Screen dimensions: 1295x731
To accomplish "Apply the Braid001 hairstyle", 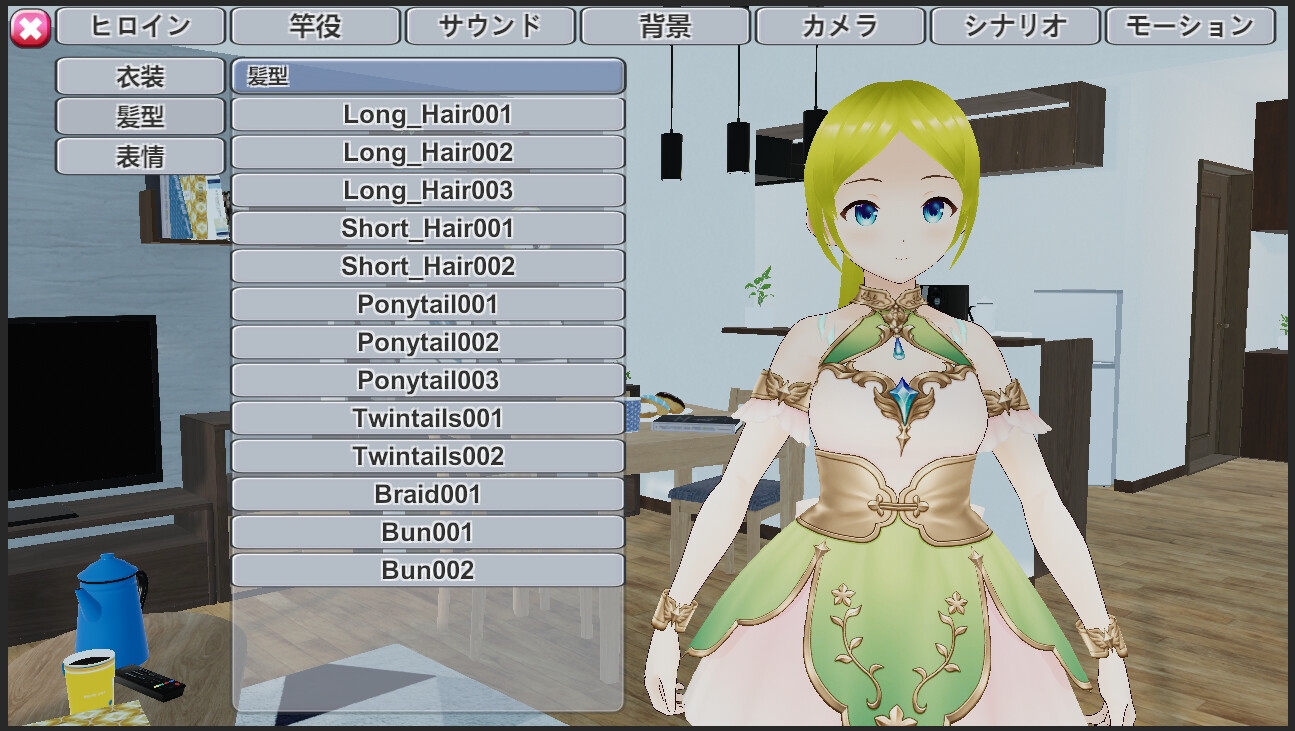I will [x=428, y=494].
